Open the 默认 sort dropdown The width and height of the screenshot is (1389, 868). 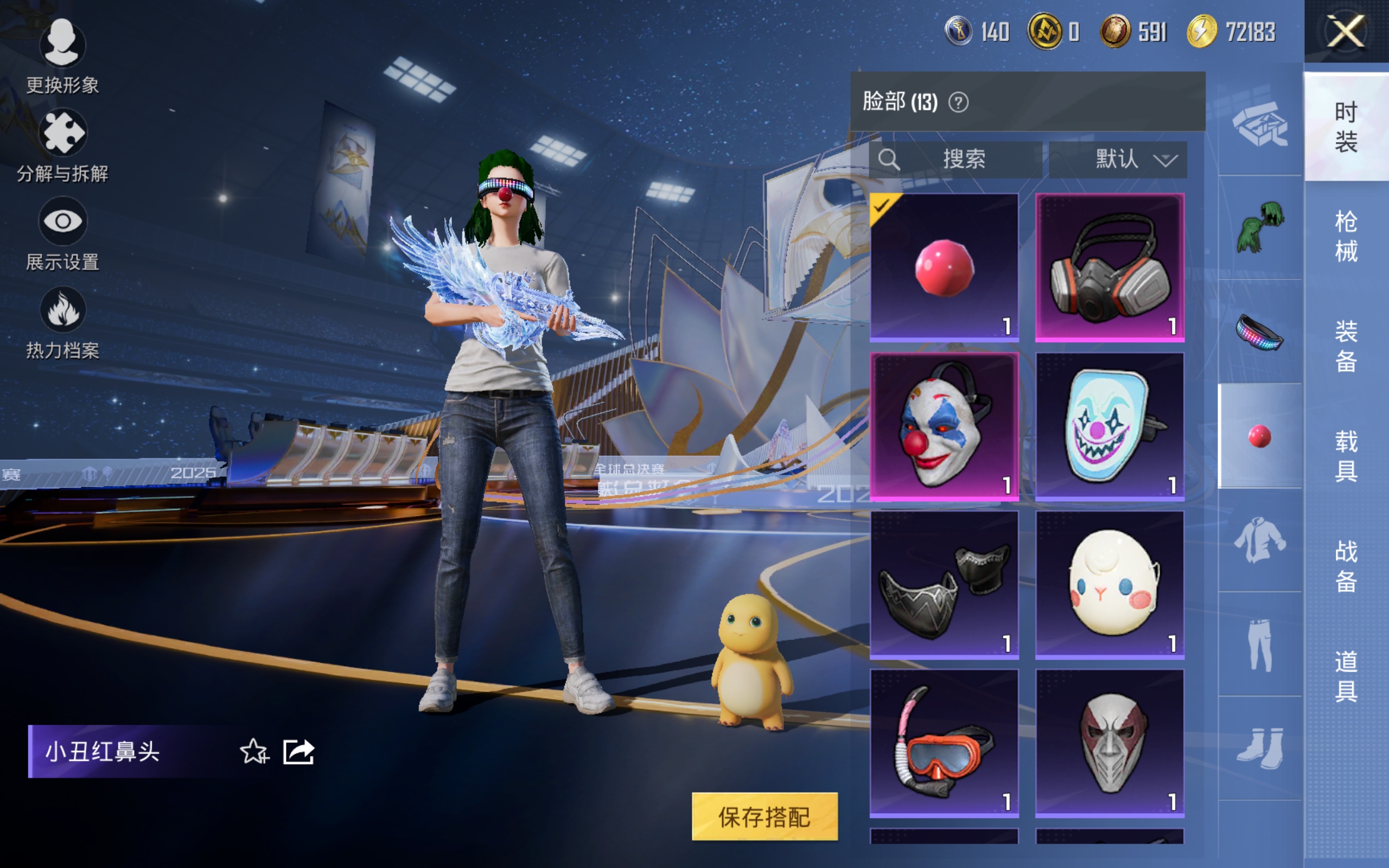1118,159
